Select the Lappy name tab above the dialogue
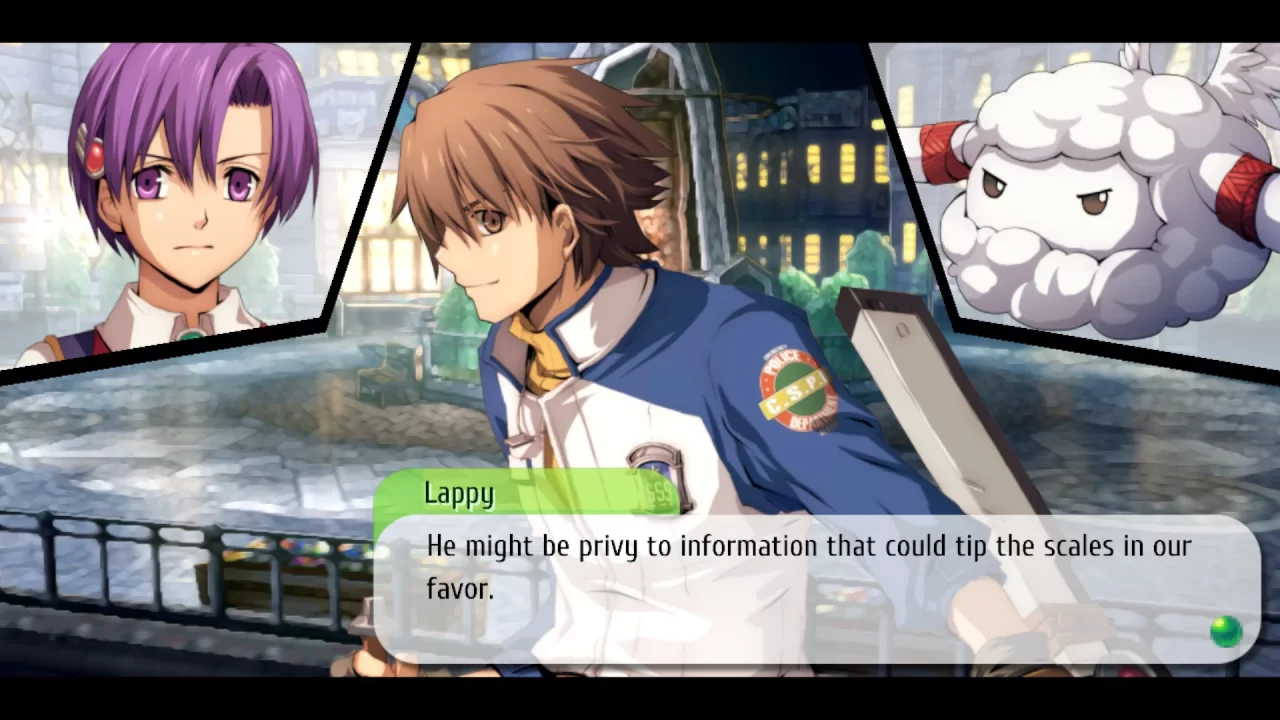 pos(459,492)
